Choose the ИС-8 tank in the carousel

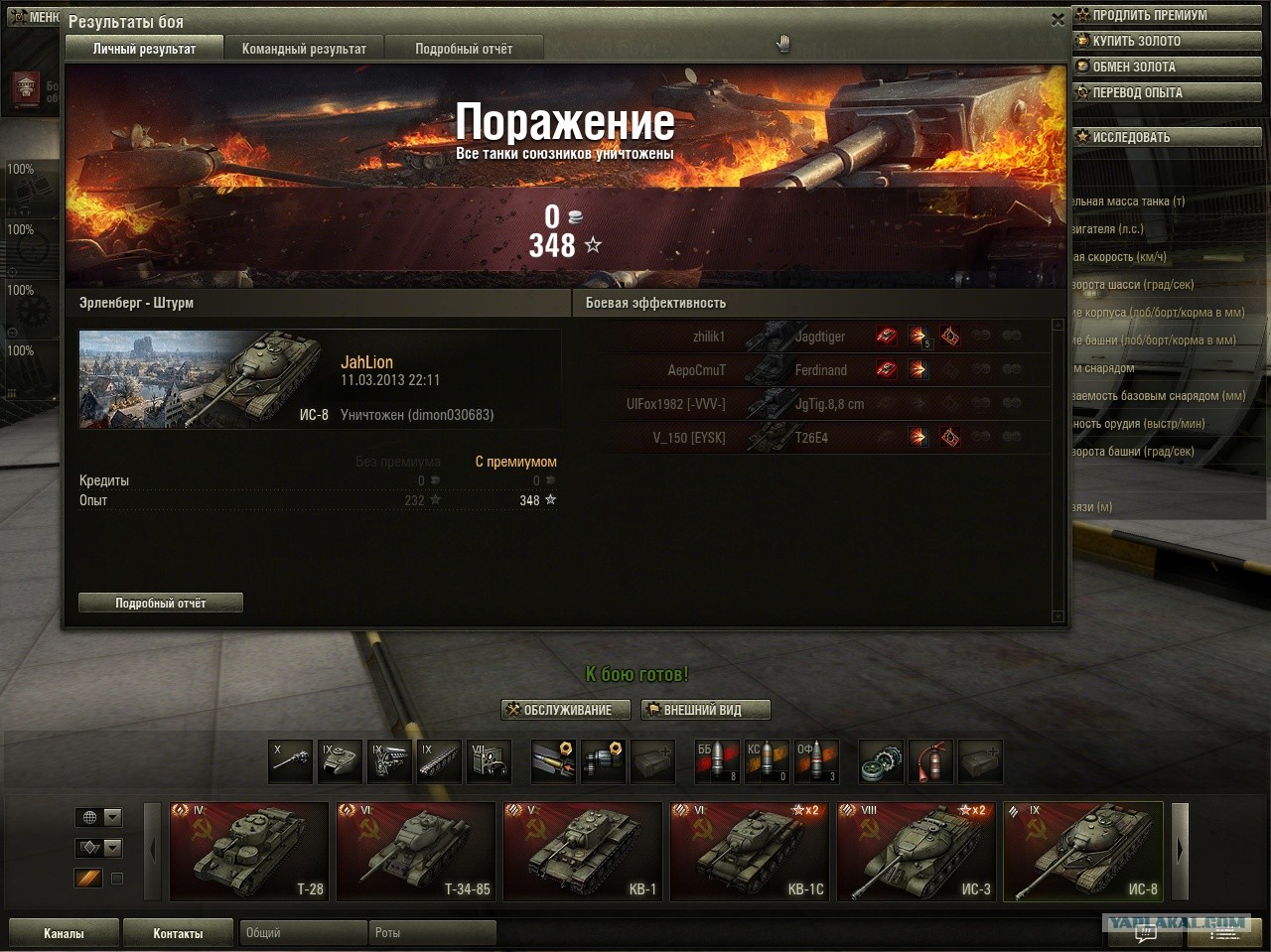(1082, 852)
